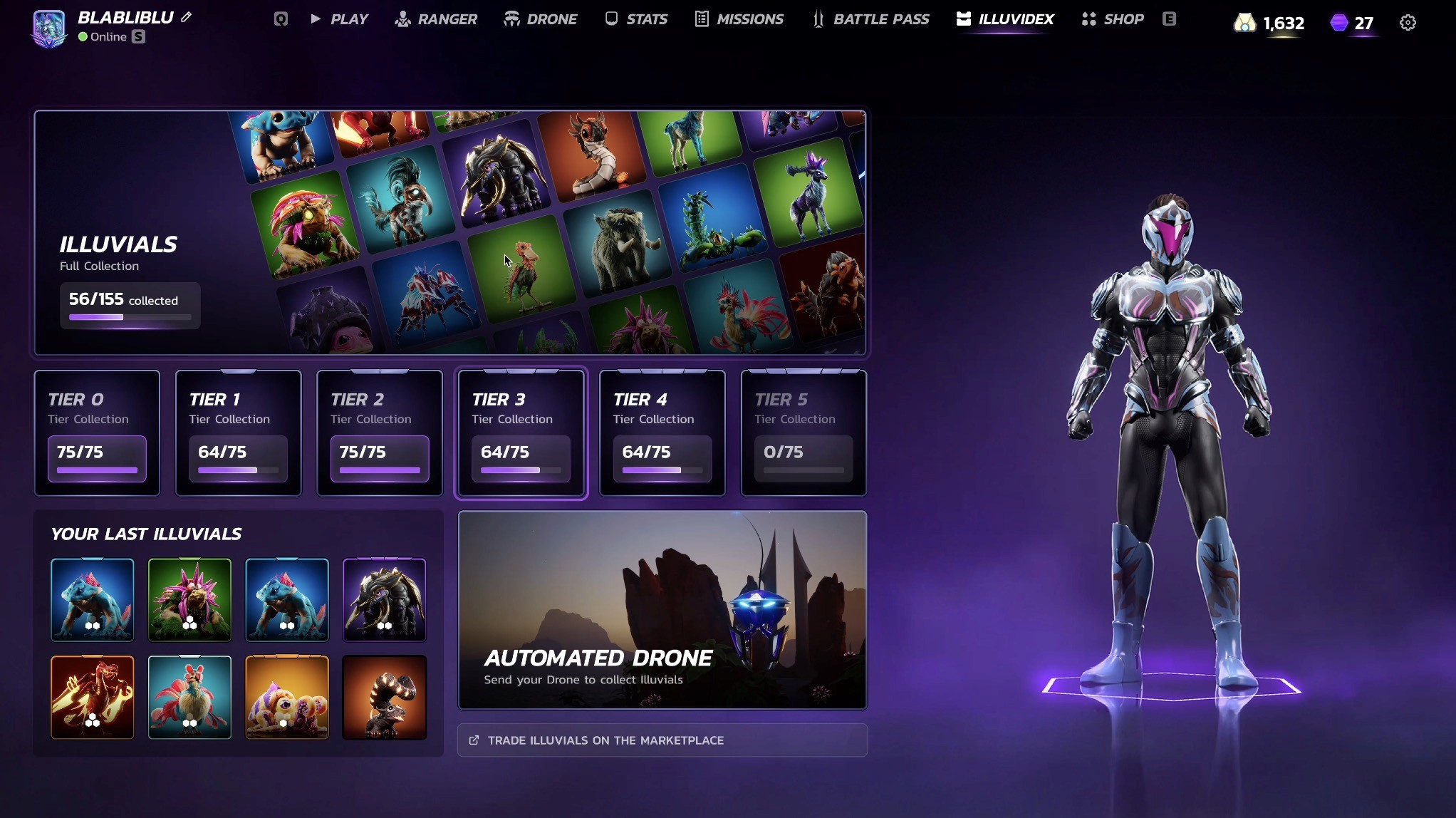This screenshot has height=818, width=1456.
Task: Open the Tier 1 collection card
Action: tap(238, 433)
